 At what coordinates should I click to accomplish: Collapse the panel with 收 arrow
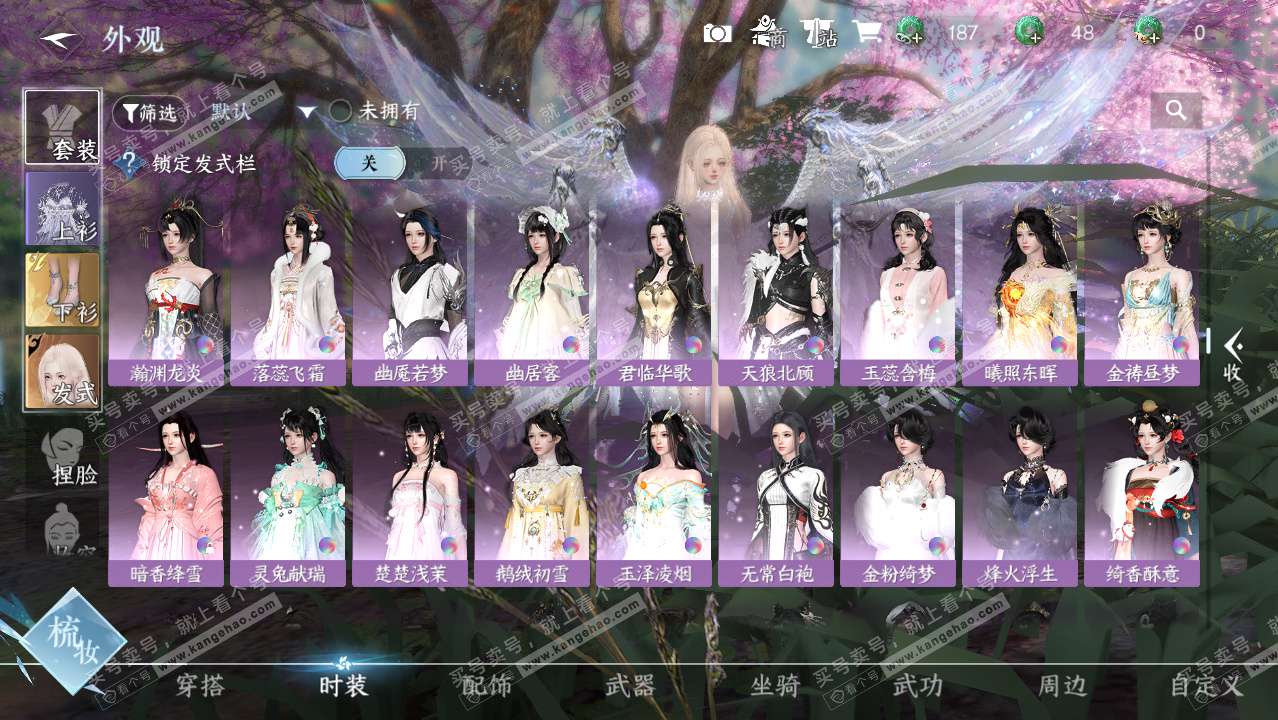tap(1233, 355)
